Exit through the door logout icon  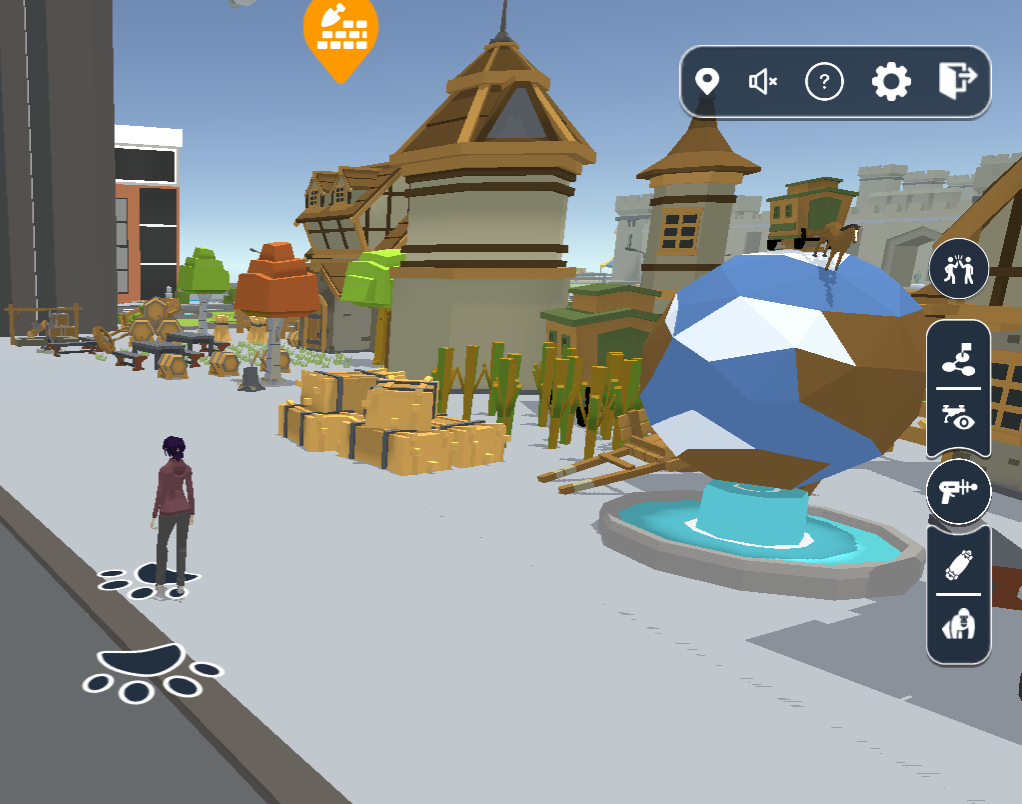pos(957,80)
